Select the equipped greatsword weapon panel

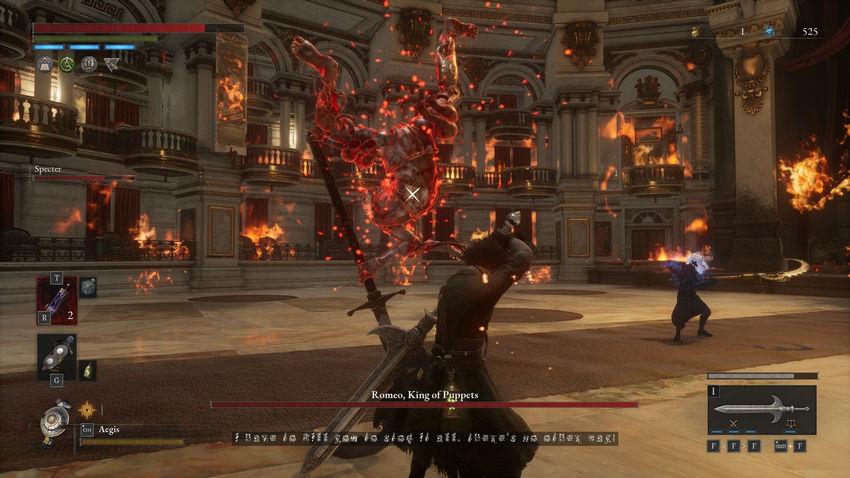761,408
